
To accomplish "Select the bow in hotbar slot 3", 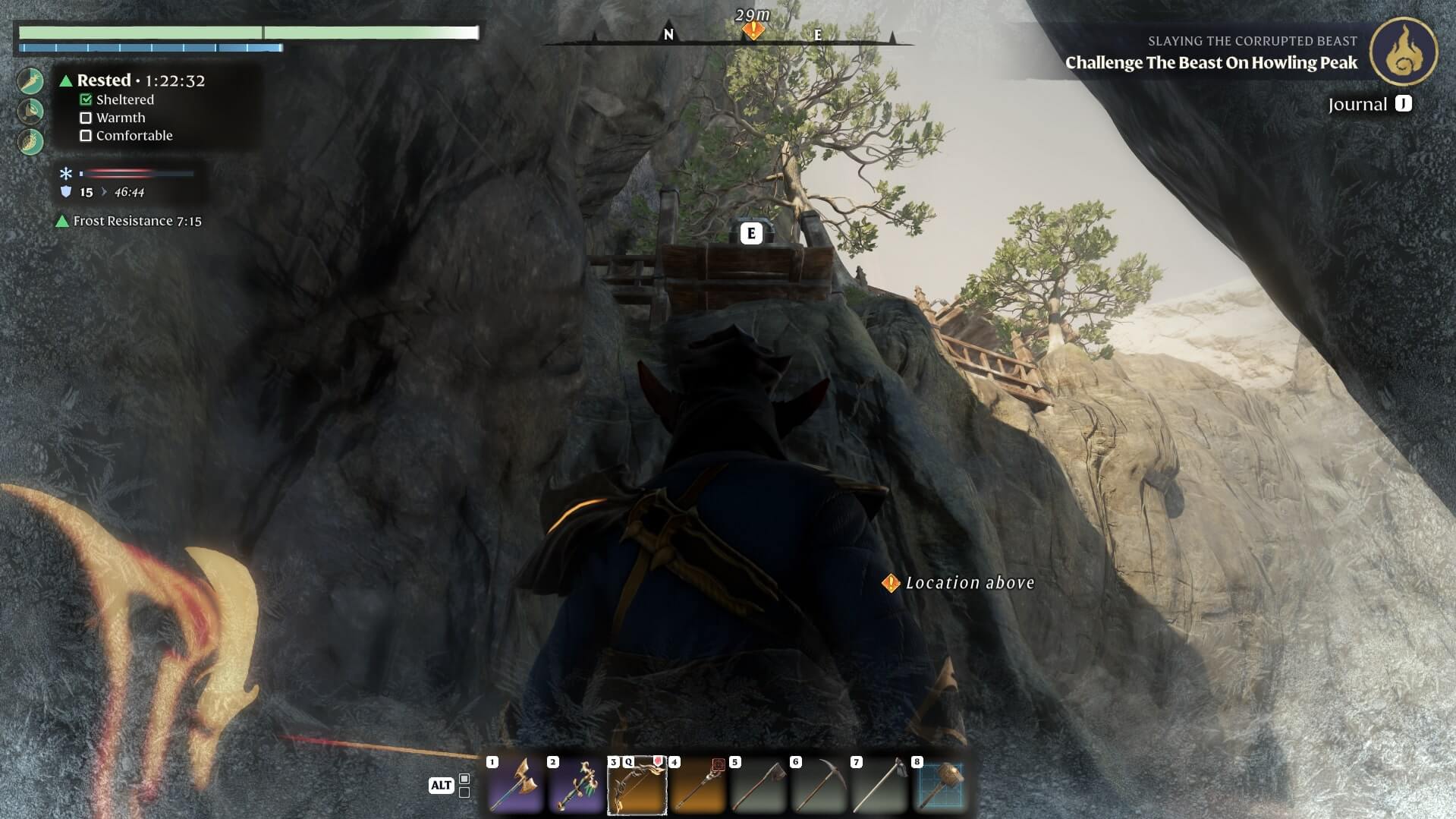I will click(x=637, y=786).
